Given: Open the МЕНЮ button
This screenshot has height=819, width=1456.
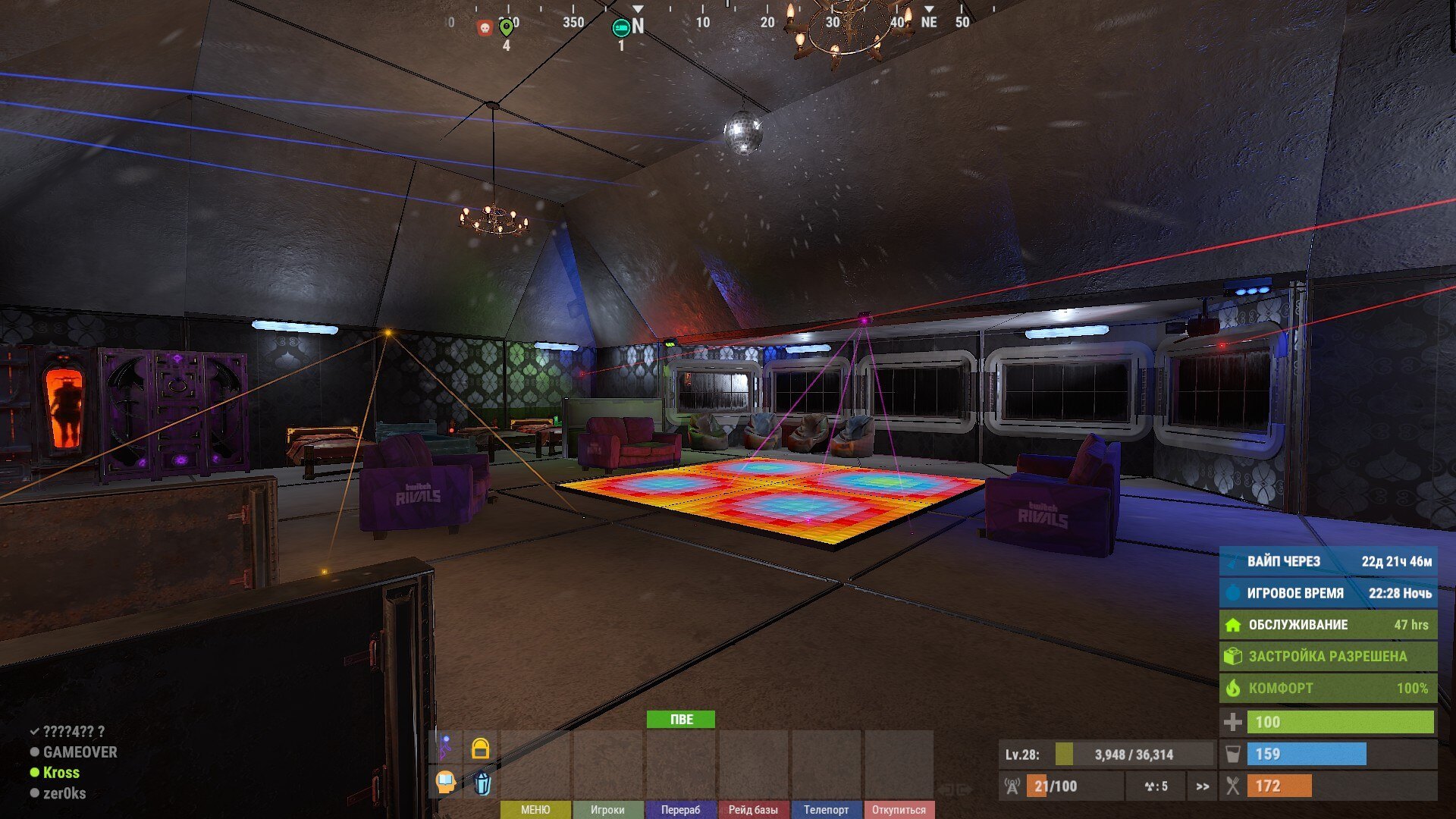Looking at the screenshot, I should [535, 810].
